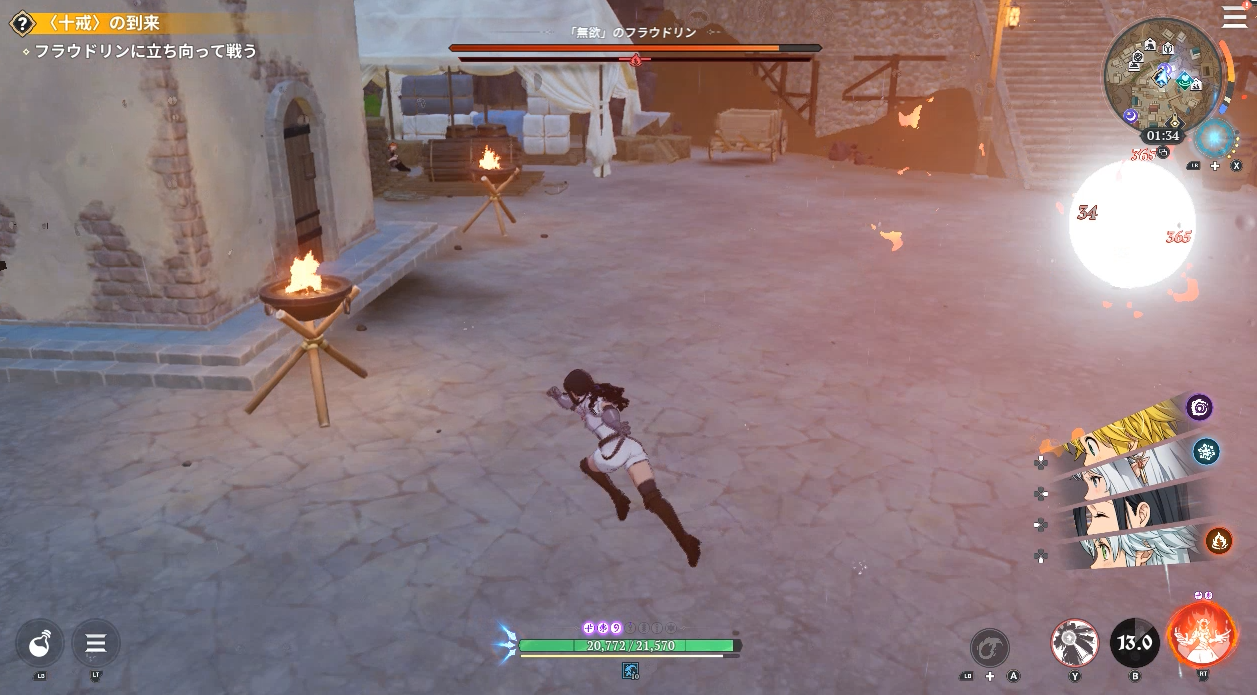Open the three-line quick menu button
1257x695 pixels.
pos(96,643)
